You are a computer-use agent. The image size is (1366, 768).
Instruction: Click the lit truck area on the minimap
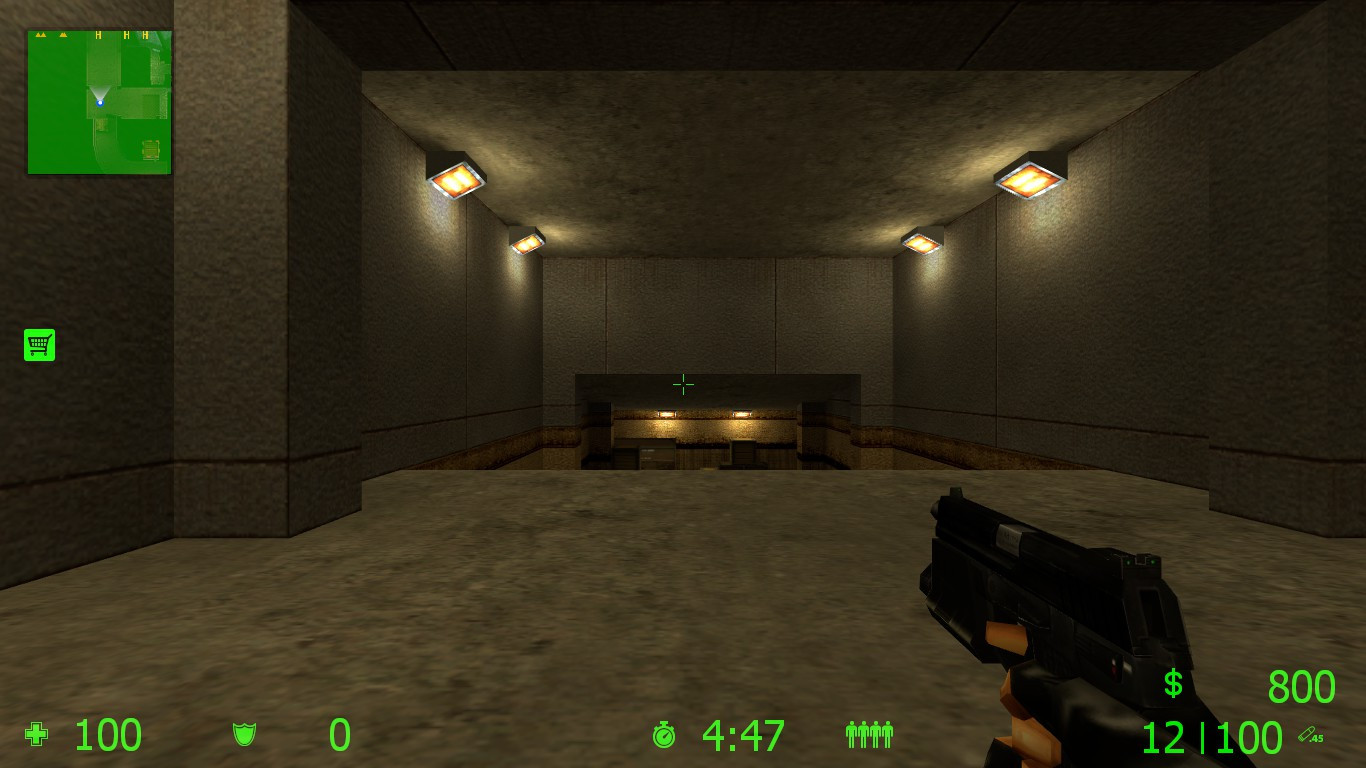[x=151, y=149]
